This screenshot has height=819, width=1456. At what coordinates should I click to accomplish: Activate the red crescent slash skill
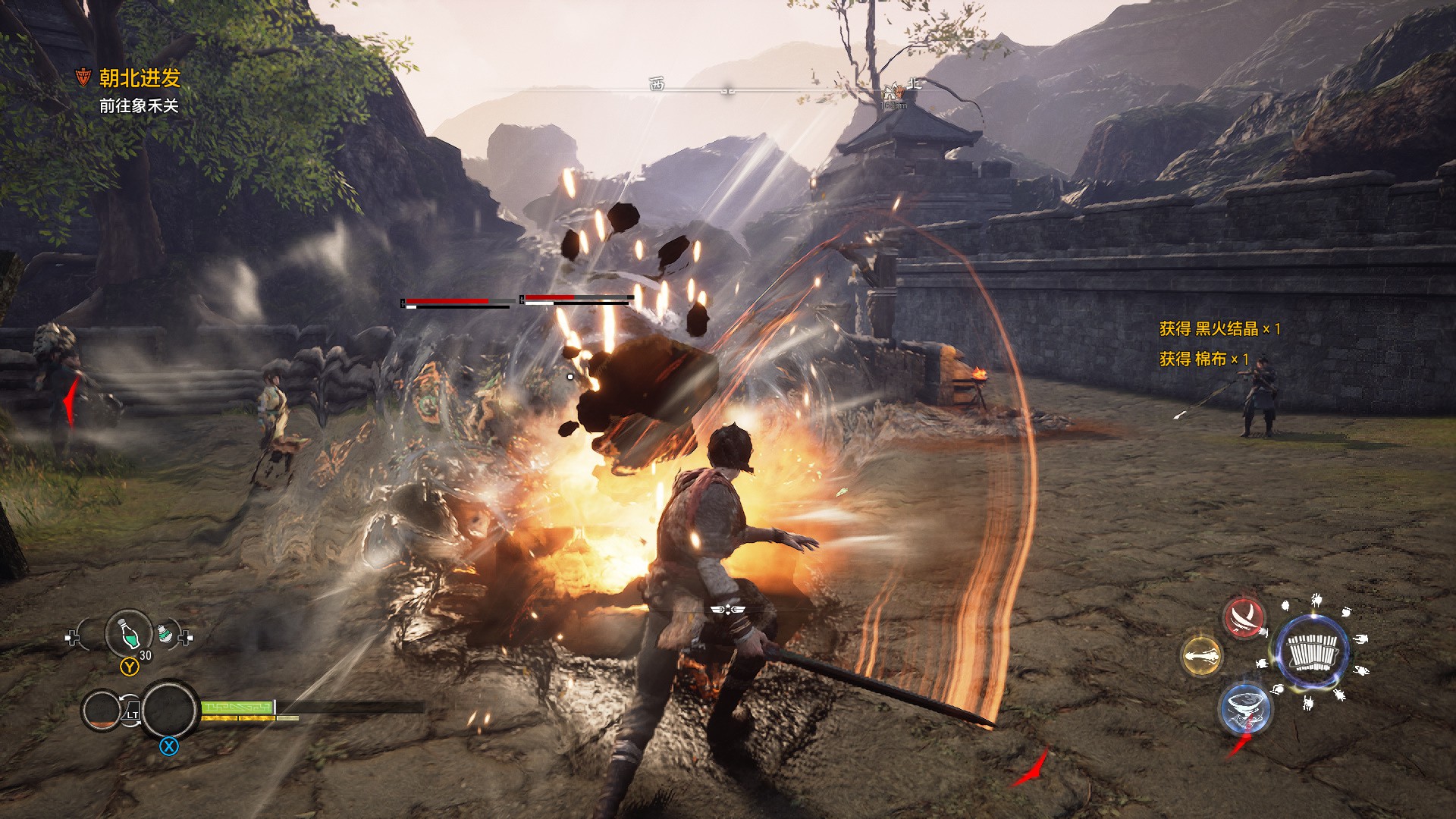click(x=1244, y=618)
